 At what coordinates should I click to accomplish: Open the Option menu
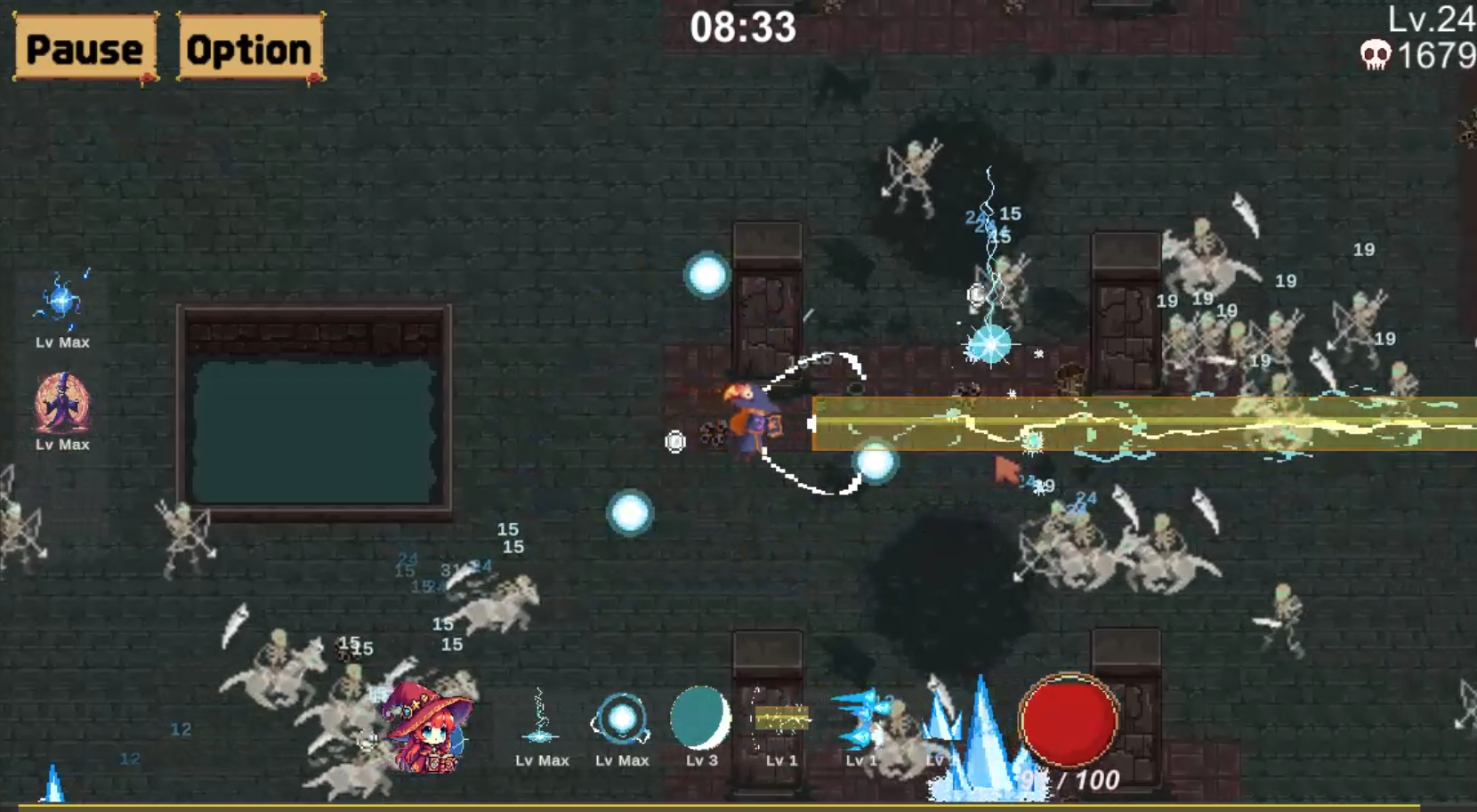click(x=248, y=49)
